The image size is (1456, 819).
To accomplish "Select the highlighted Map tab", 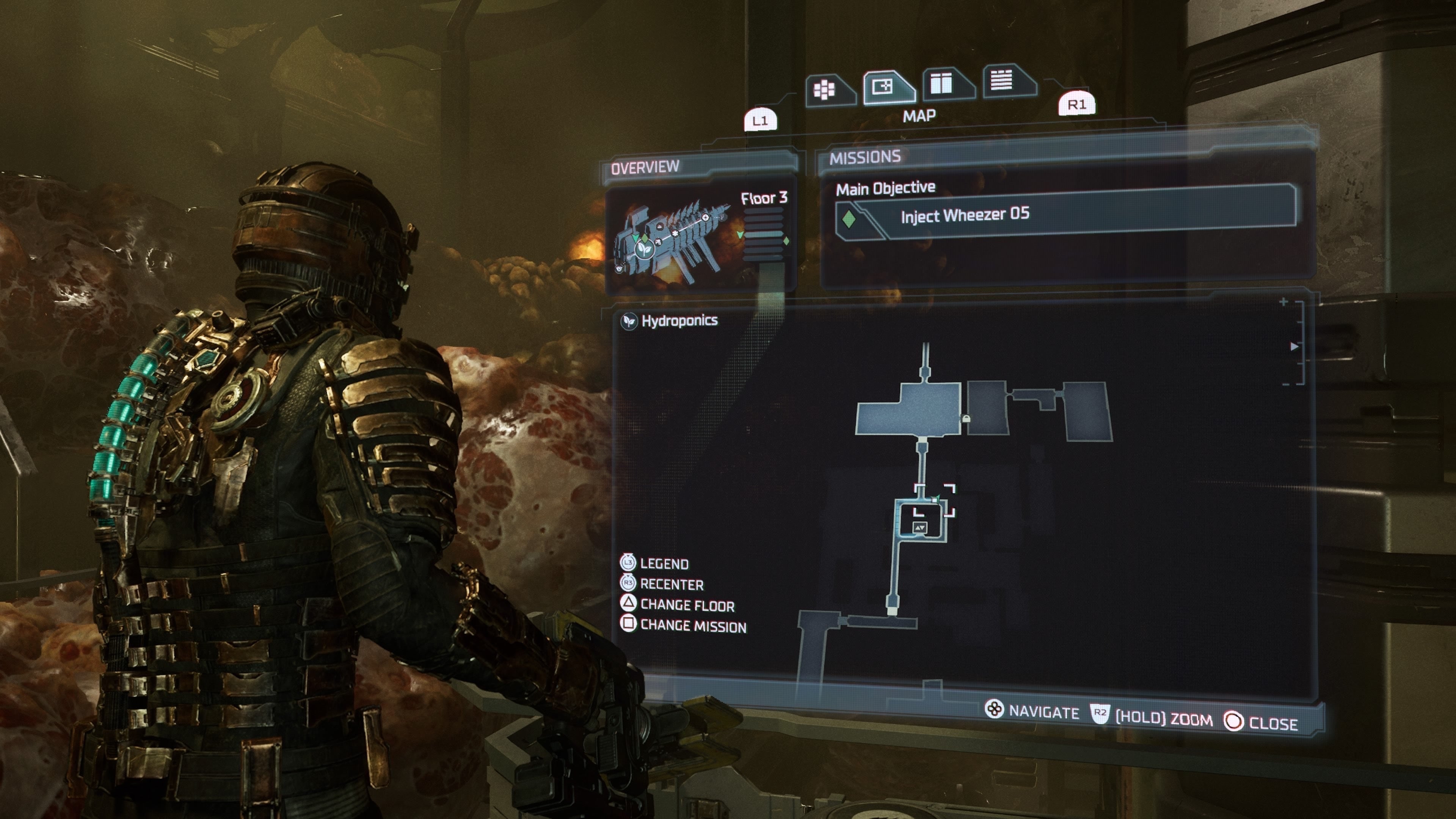I will pos(885,87).
